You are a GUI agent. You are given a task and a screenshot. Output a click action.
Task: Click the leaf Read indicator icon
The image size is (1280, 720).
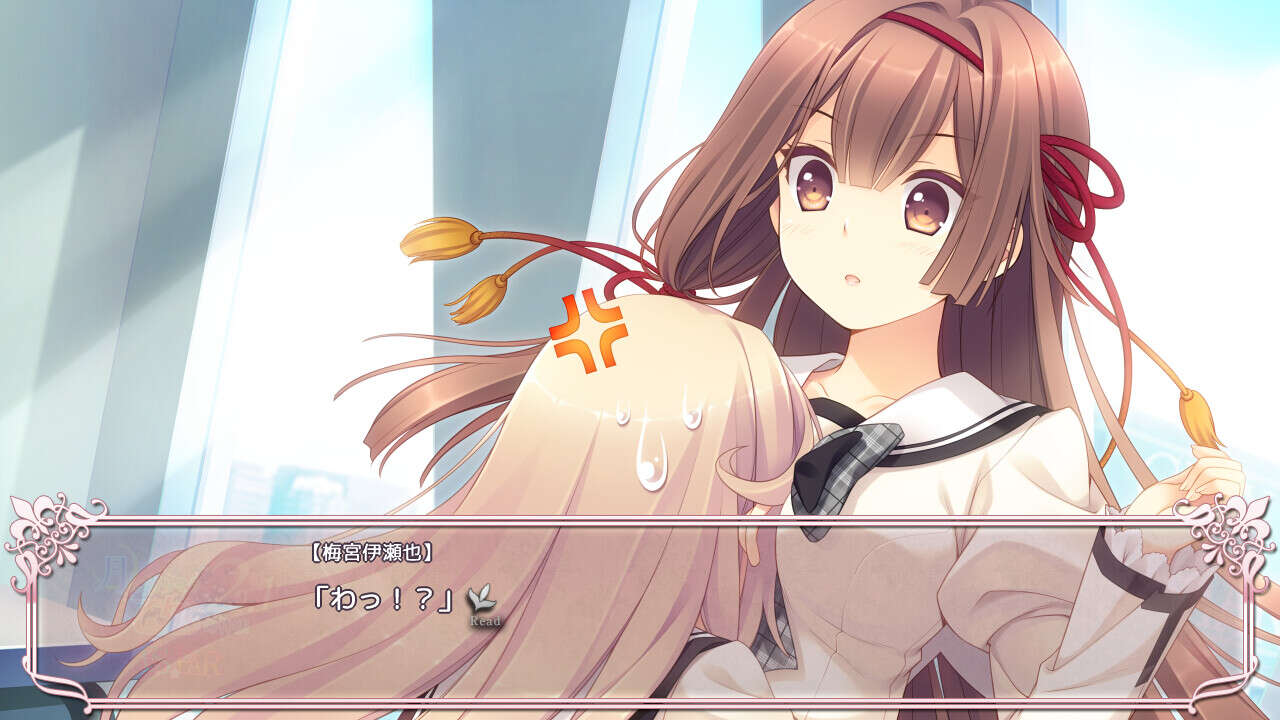pos(485,600)
